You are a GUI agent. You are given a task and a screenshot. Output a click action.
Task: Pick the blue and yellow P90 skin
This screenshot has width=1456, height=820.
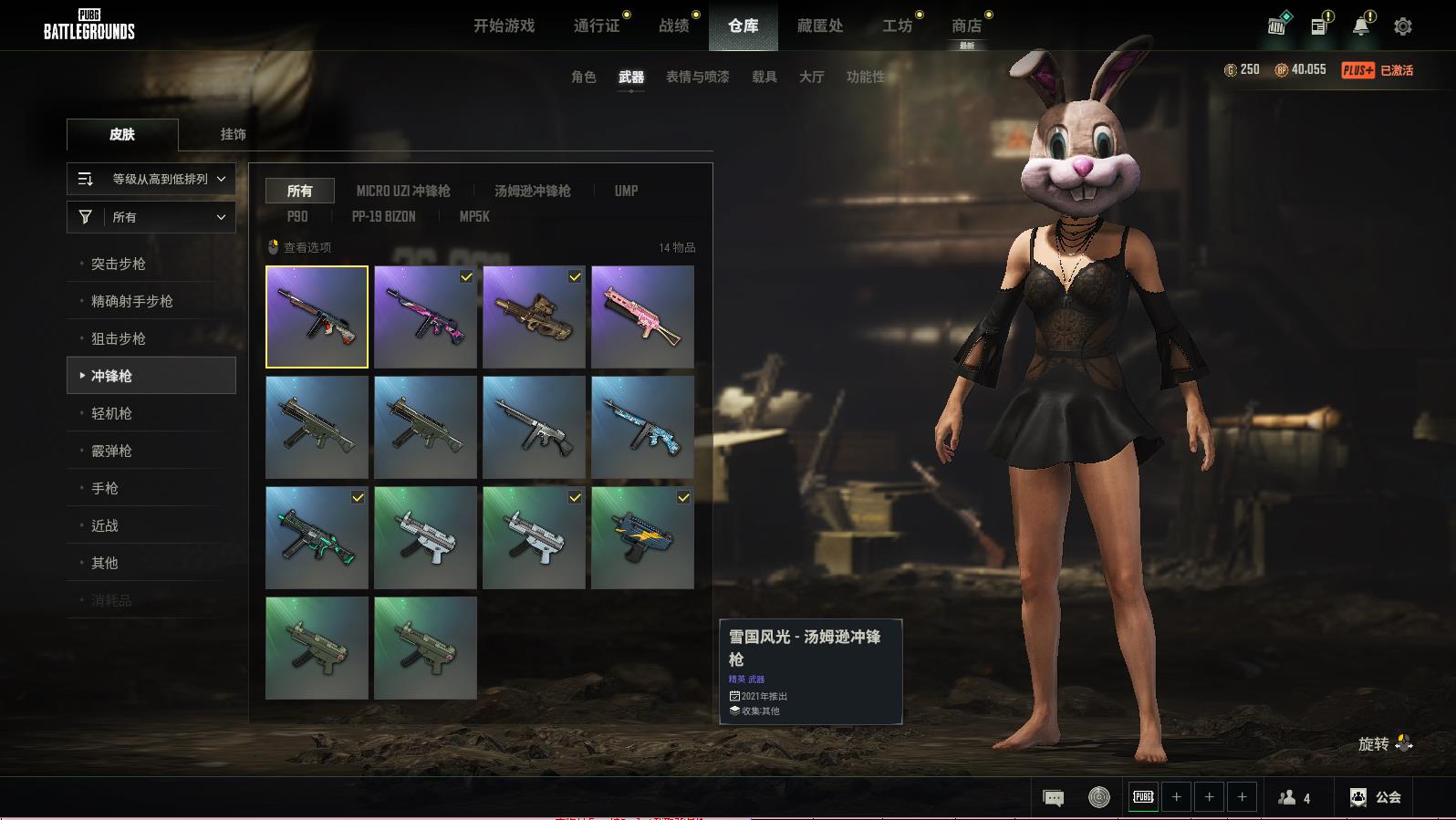(642, 537)
